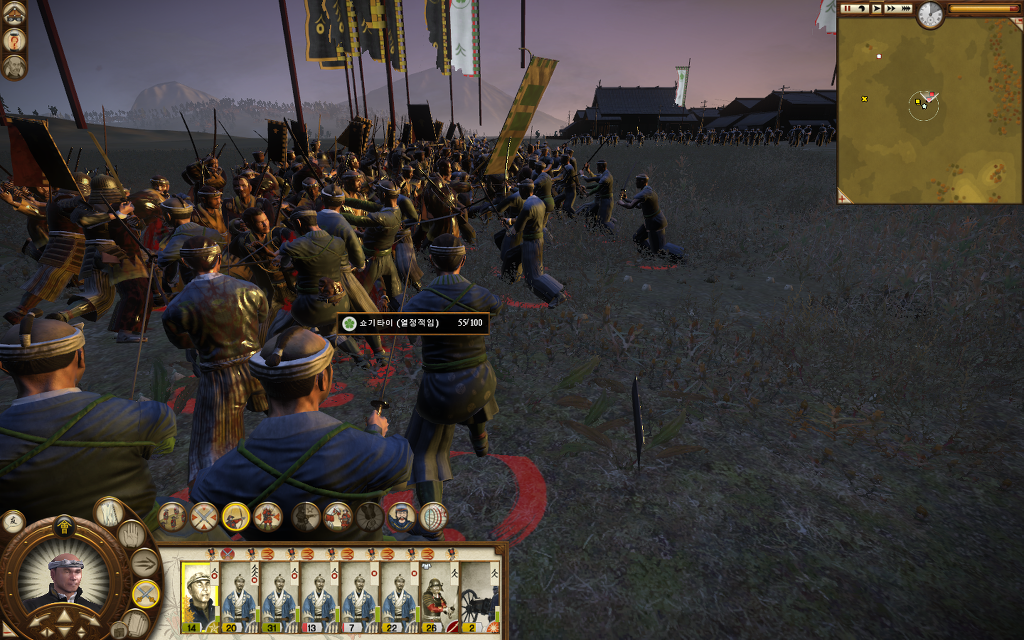The height and width of the screenshot is (640, 1024).
Task: Set battle speed to fast forward
Action: (x=891, y=8)
